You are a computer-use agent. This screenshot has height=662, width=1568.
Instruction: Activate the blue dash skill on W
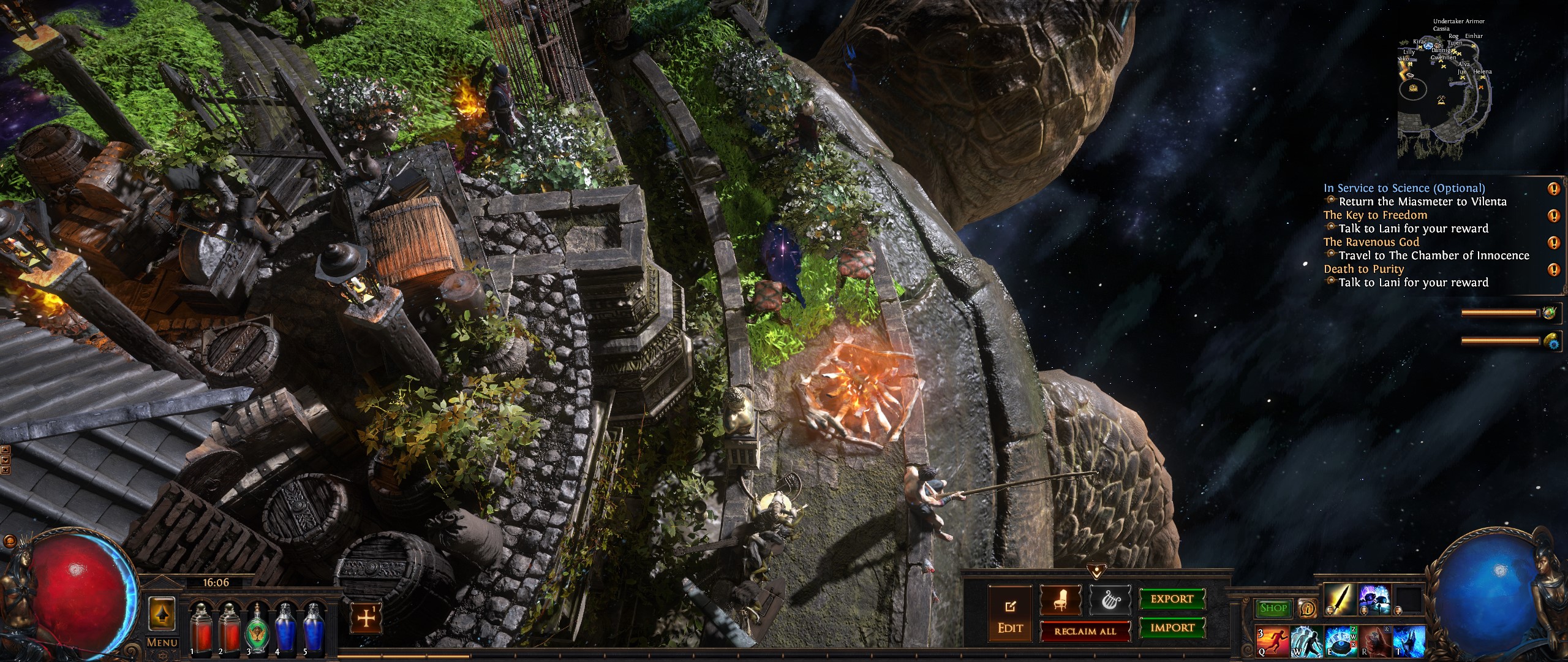tap(1306, 642)
